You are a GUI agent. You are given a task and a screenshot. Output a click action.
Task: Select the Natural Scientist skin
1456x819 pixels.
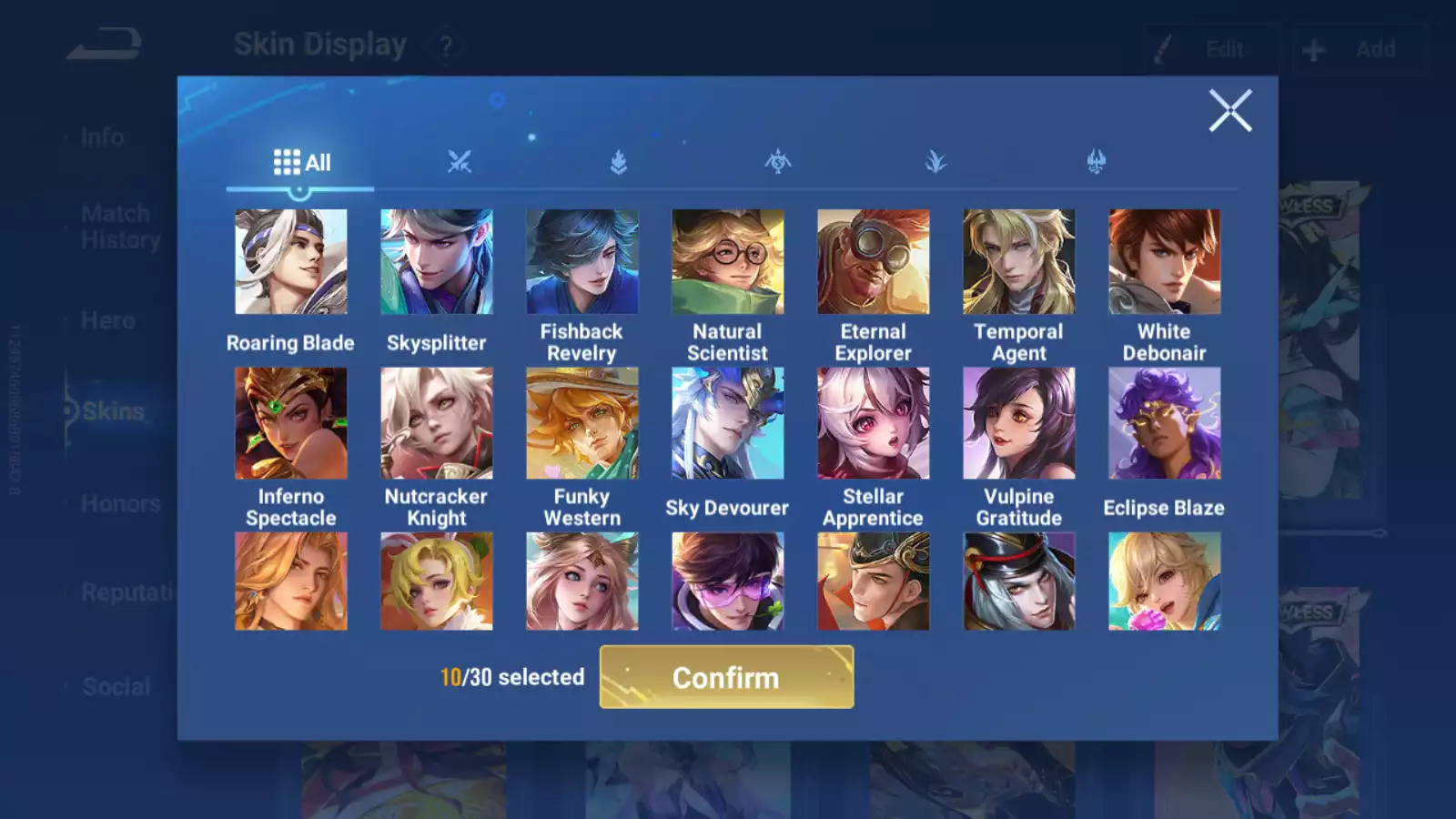pyautogui.click(x=727, y=262)
